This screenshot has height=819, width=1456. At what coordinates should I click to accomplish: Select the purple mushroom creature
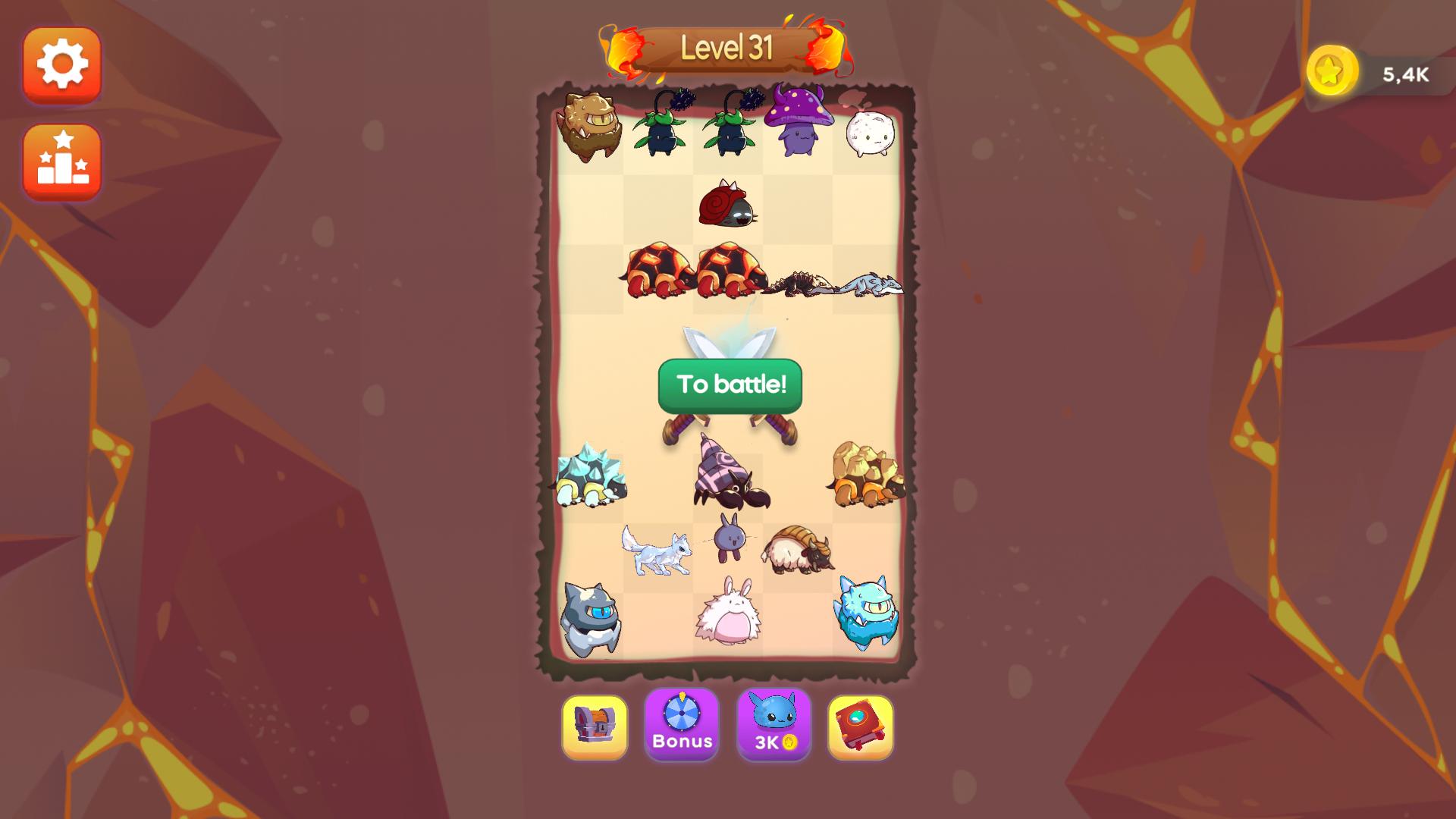pyautogui.click(x=799, y=125)
